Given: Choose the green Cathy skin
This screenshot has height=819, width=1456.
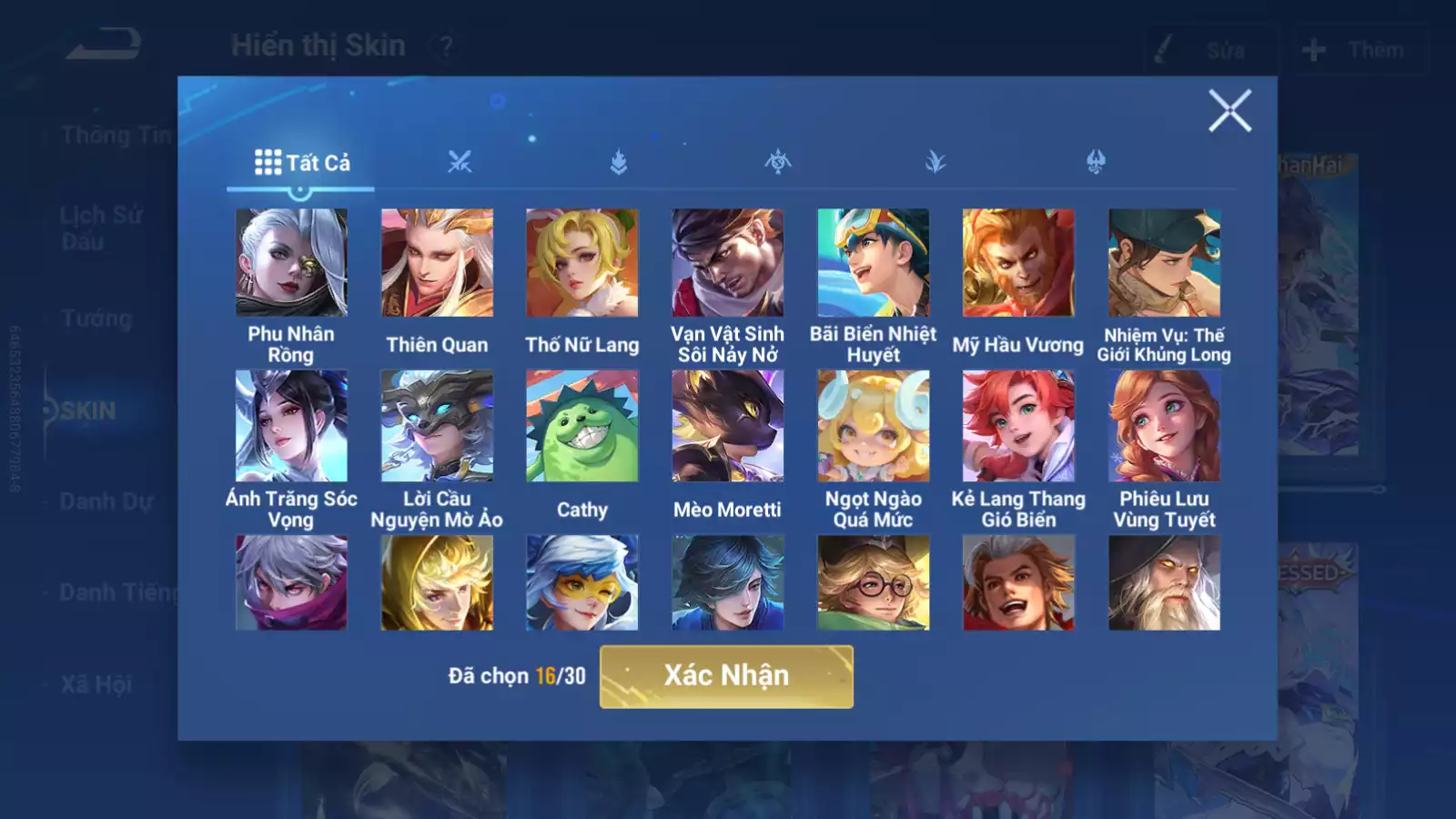Looking at the screenshot, I should point(582,425).
